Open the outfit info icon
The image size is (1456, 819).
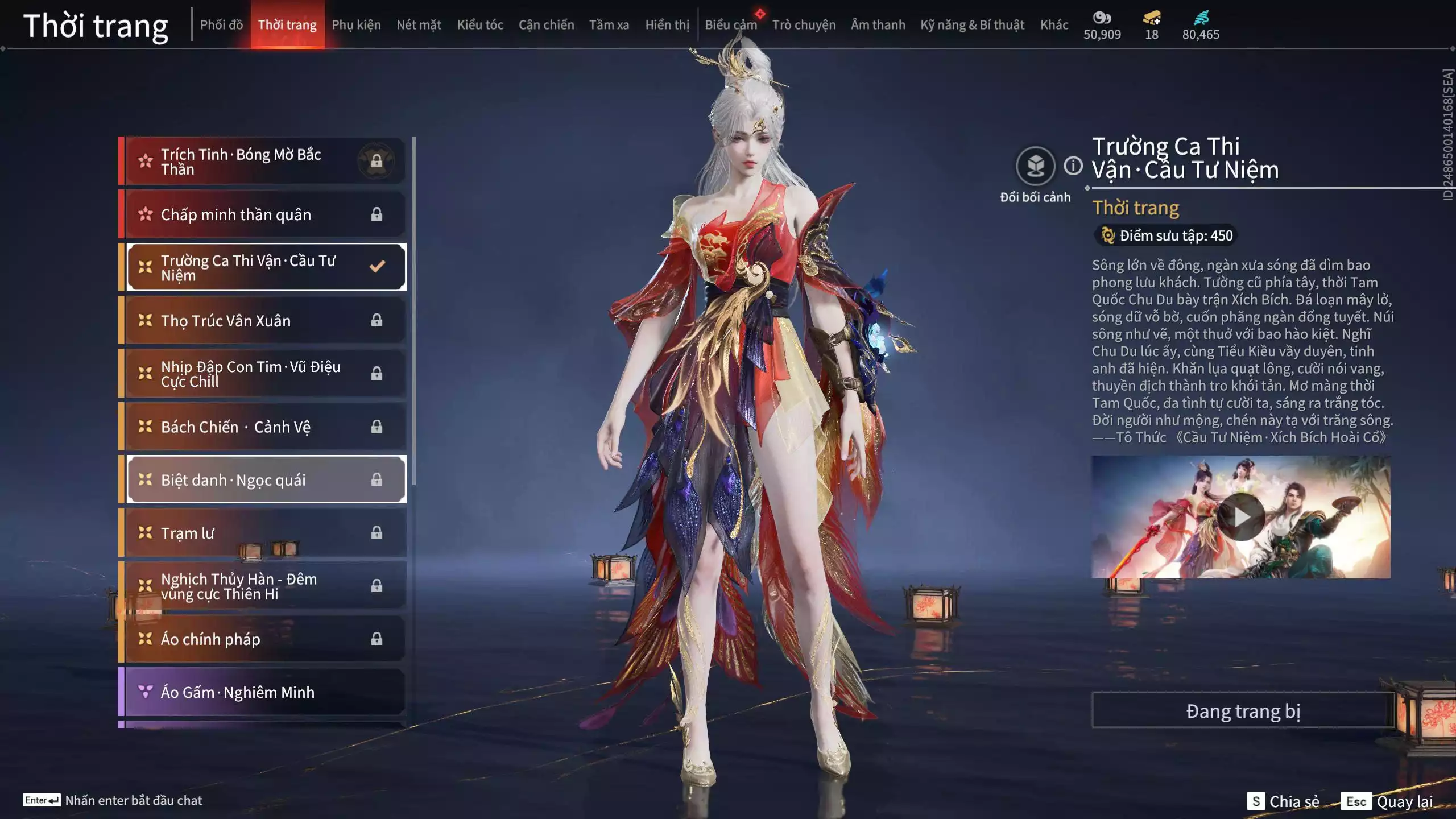tap(1073, 166)
